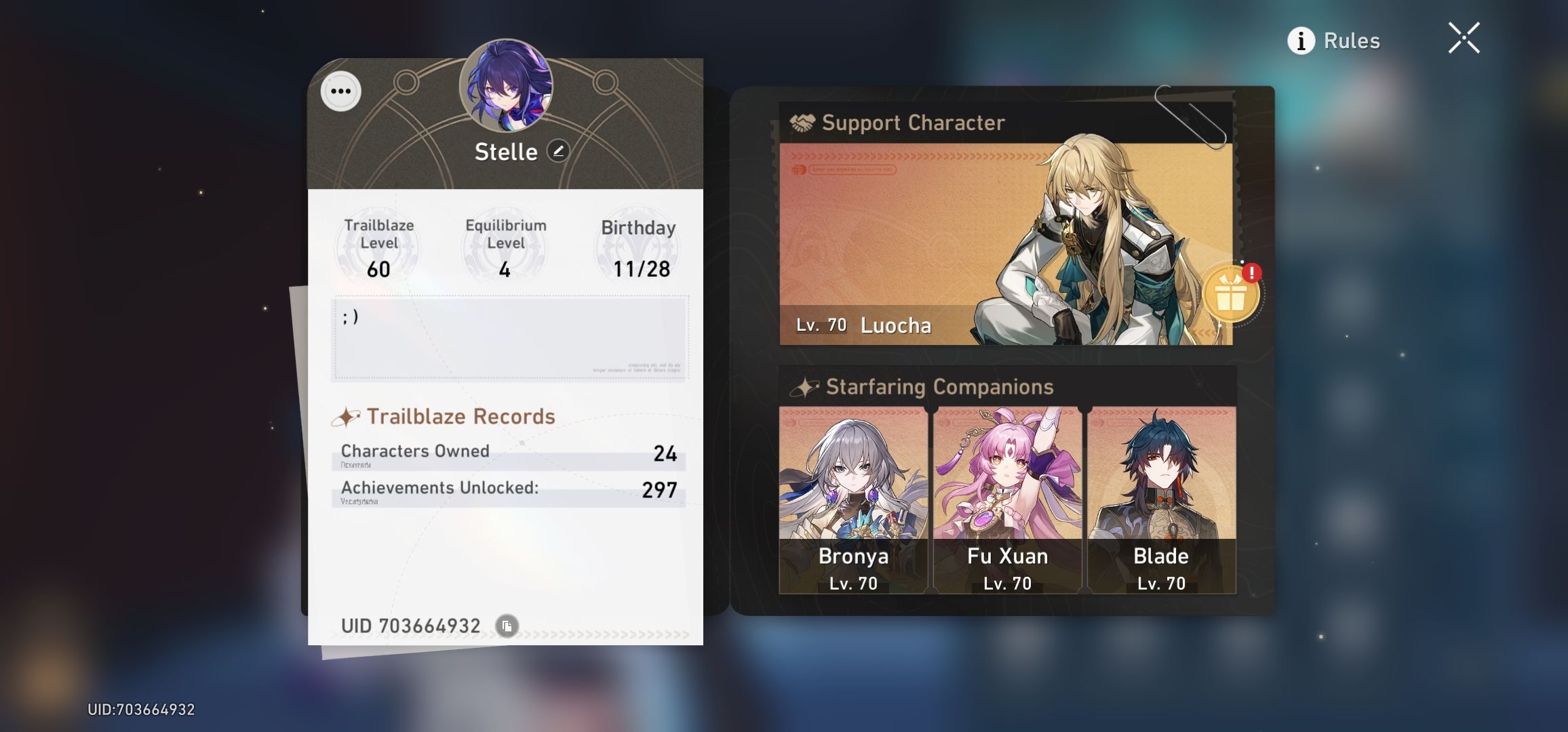Click the Trailblaze Level emblem
This screenshot has width=1568, height=732.
click(377, 246)
